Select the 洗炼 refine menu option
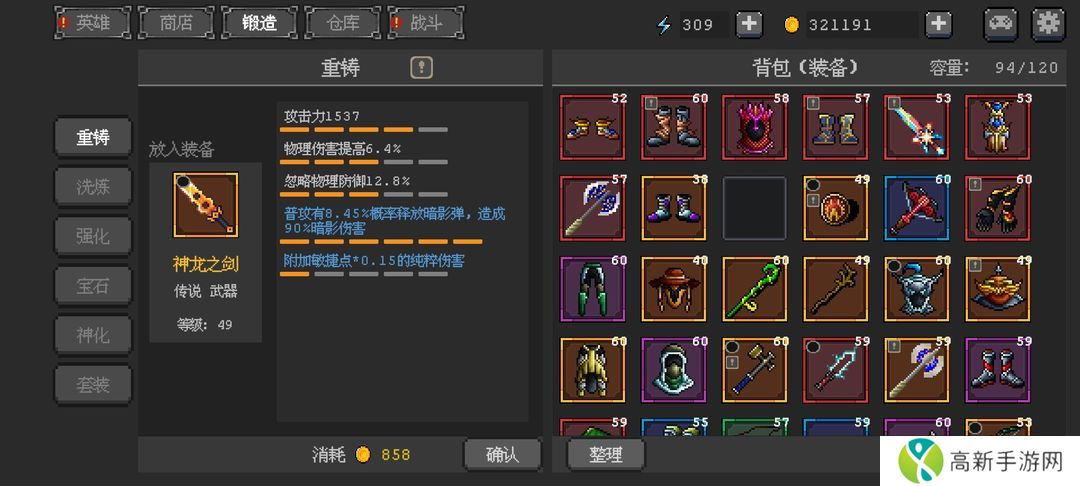 click(x=93, y=187)
